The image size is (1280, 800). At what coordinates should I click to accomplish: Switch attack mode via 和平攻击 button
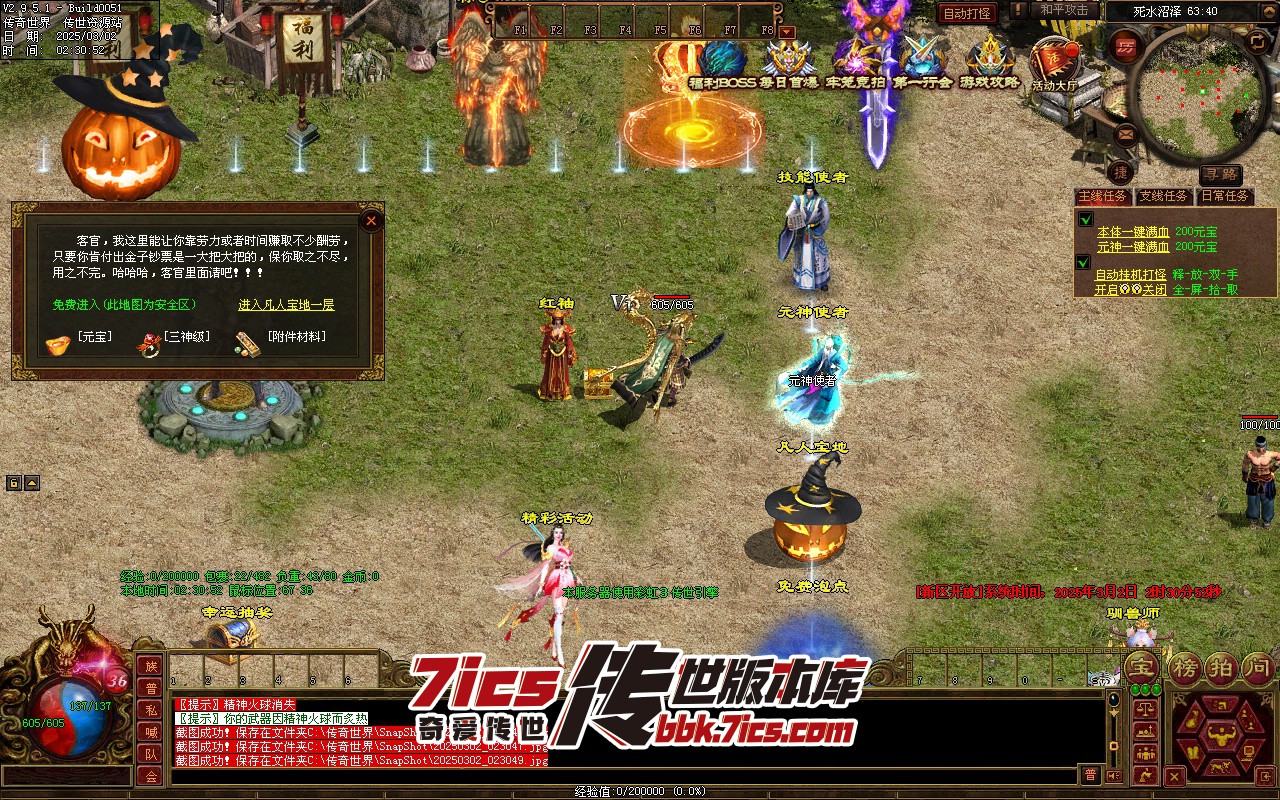[x=1063, y=10]
